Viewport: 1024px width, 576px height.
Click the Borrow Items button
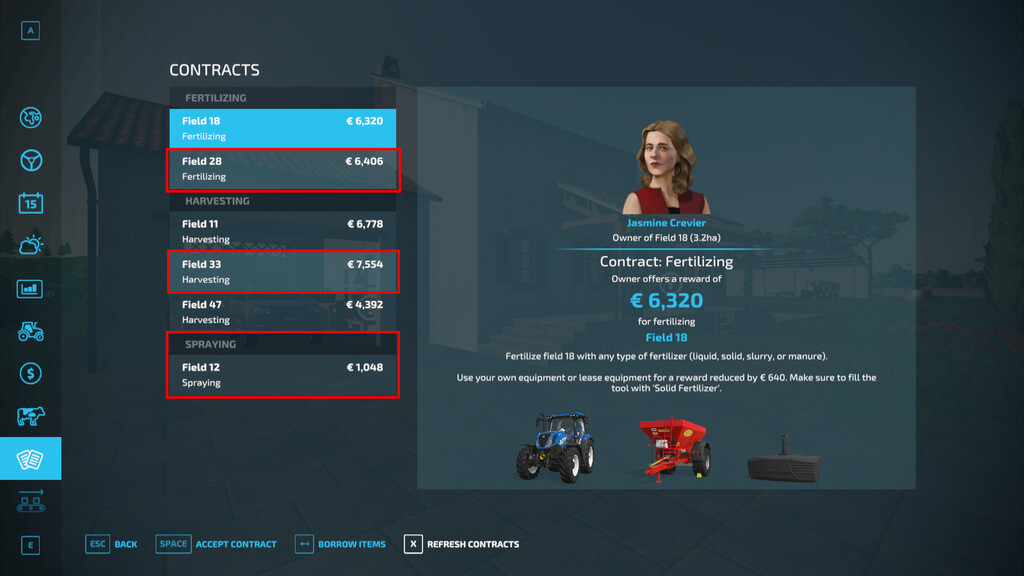(x=340, y=544)
